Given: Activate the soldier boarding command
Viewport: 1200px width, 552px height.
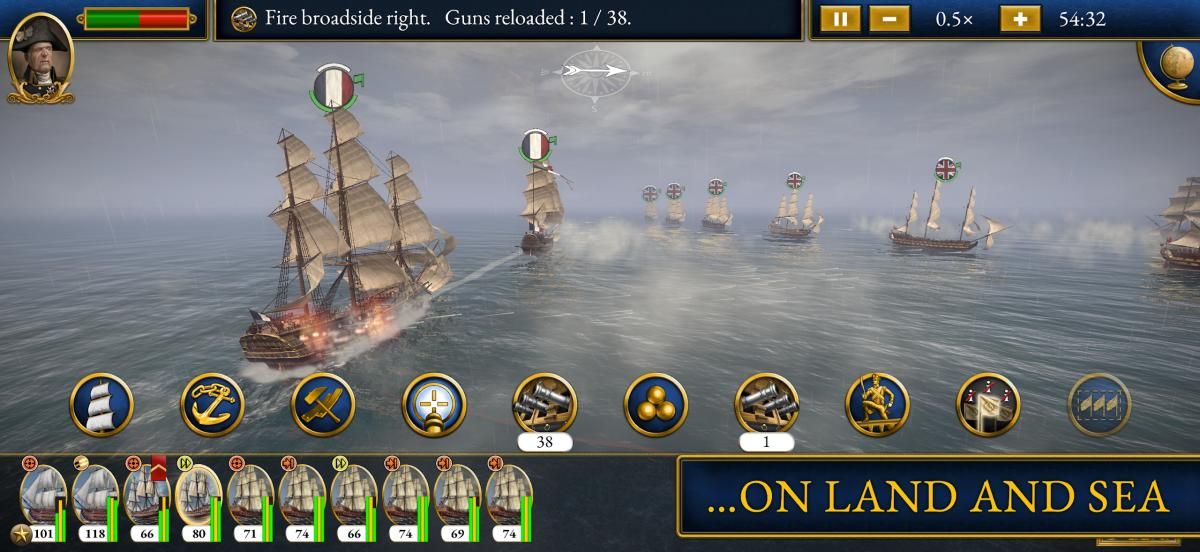Looking at the screenshot, I should pyautogui.click(x=877, y=405).
